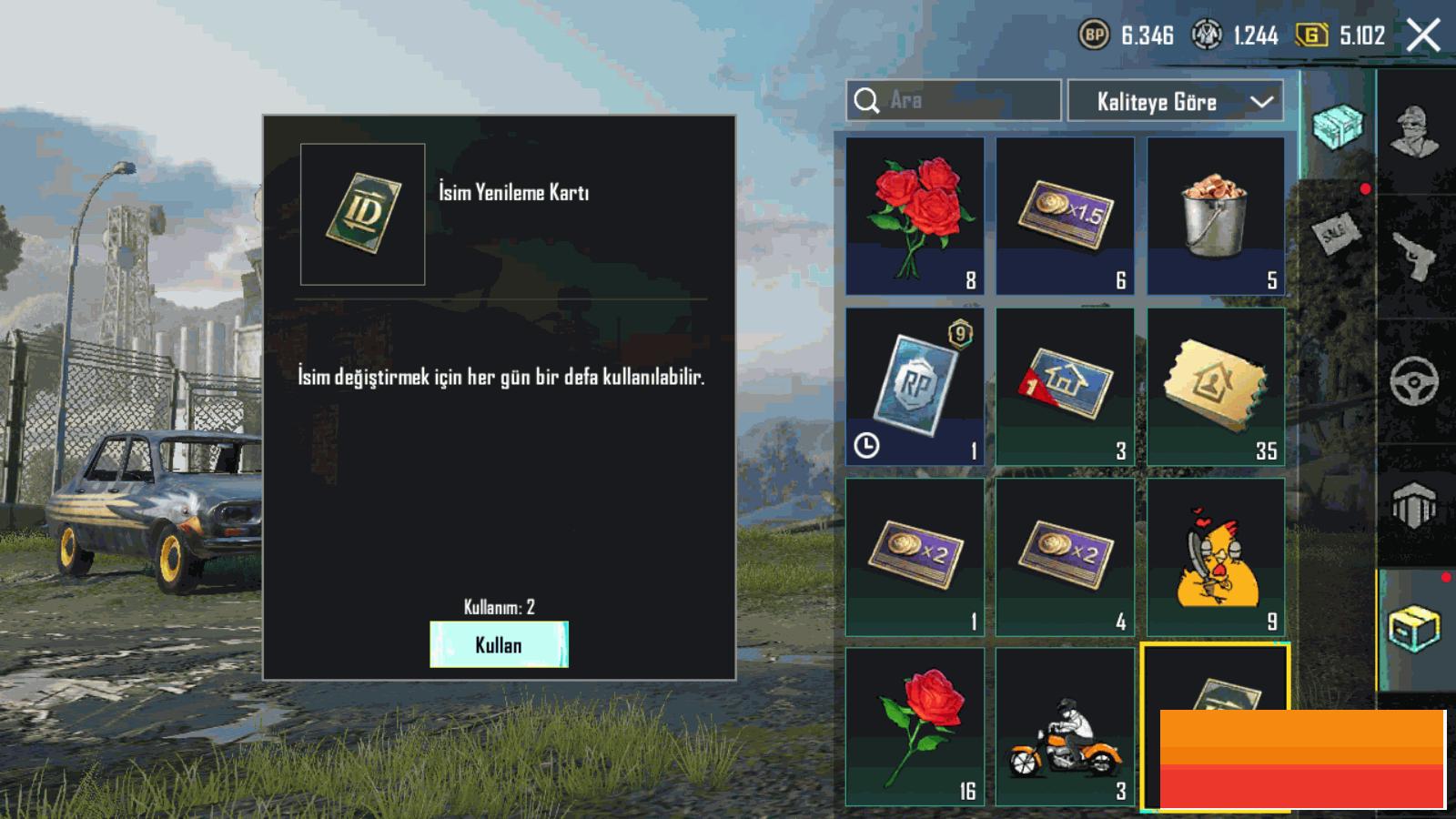Choose the single red rose item
The width and height of the screenshot is (1456, 819).
click(915, 726)
